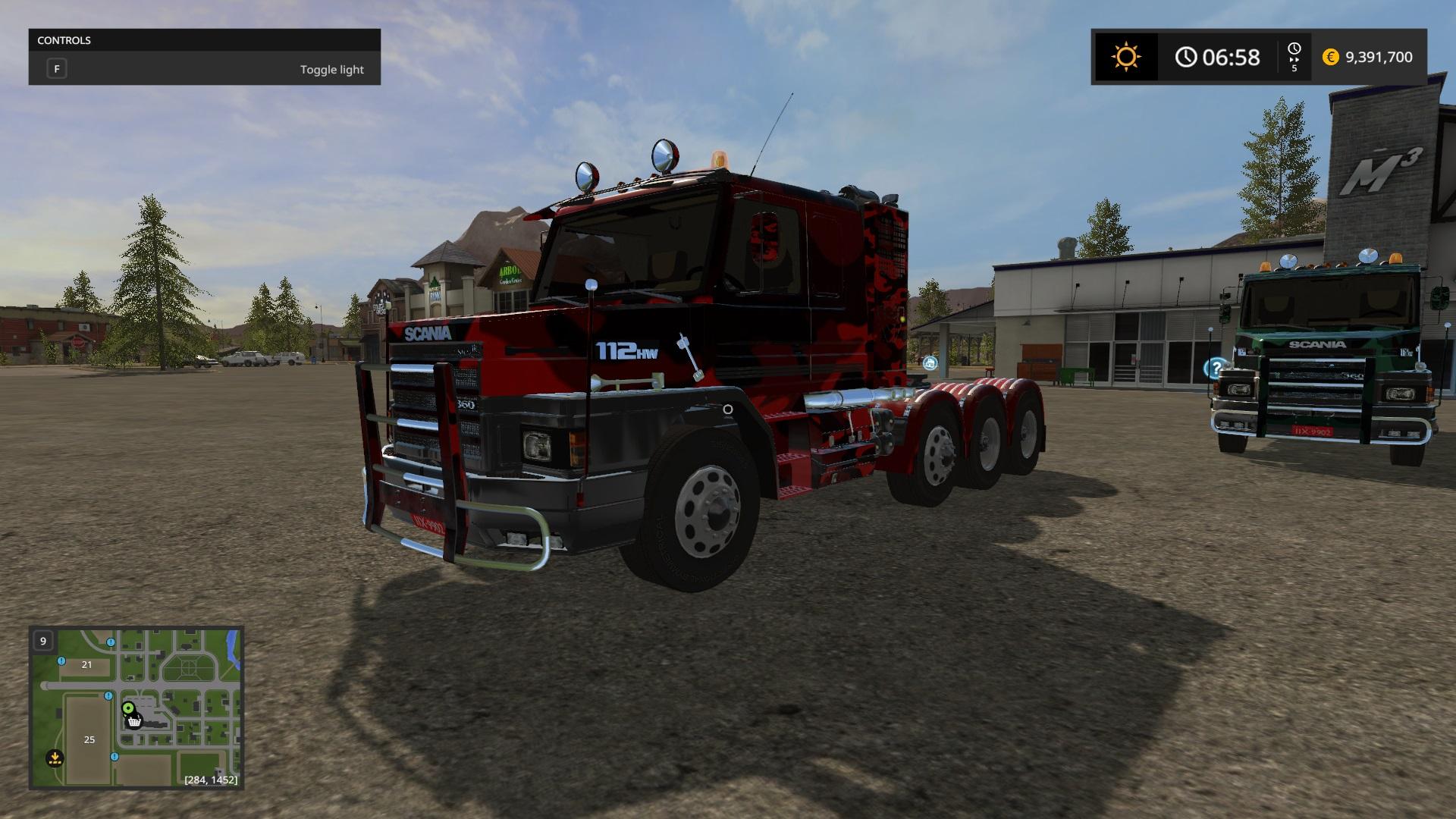Click field 25 on the minimap
This screenshot has width=1456, height=819.
point(89,739)
